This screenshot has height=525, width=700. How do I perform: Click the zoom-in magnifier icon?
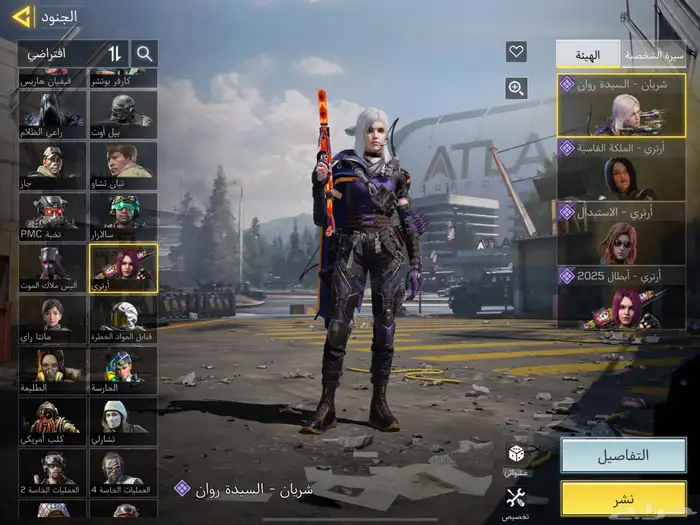click(516, 88)
